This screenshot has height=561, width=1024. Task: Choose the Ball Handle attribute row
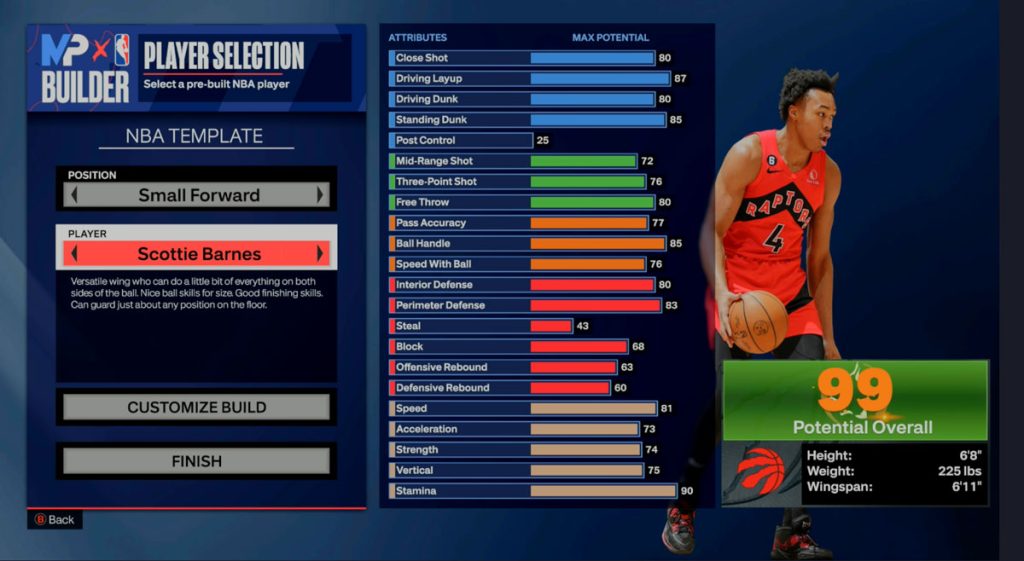[528, 244]
